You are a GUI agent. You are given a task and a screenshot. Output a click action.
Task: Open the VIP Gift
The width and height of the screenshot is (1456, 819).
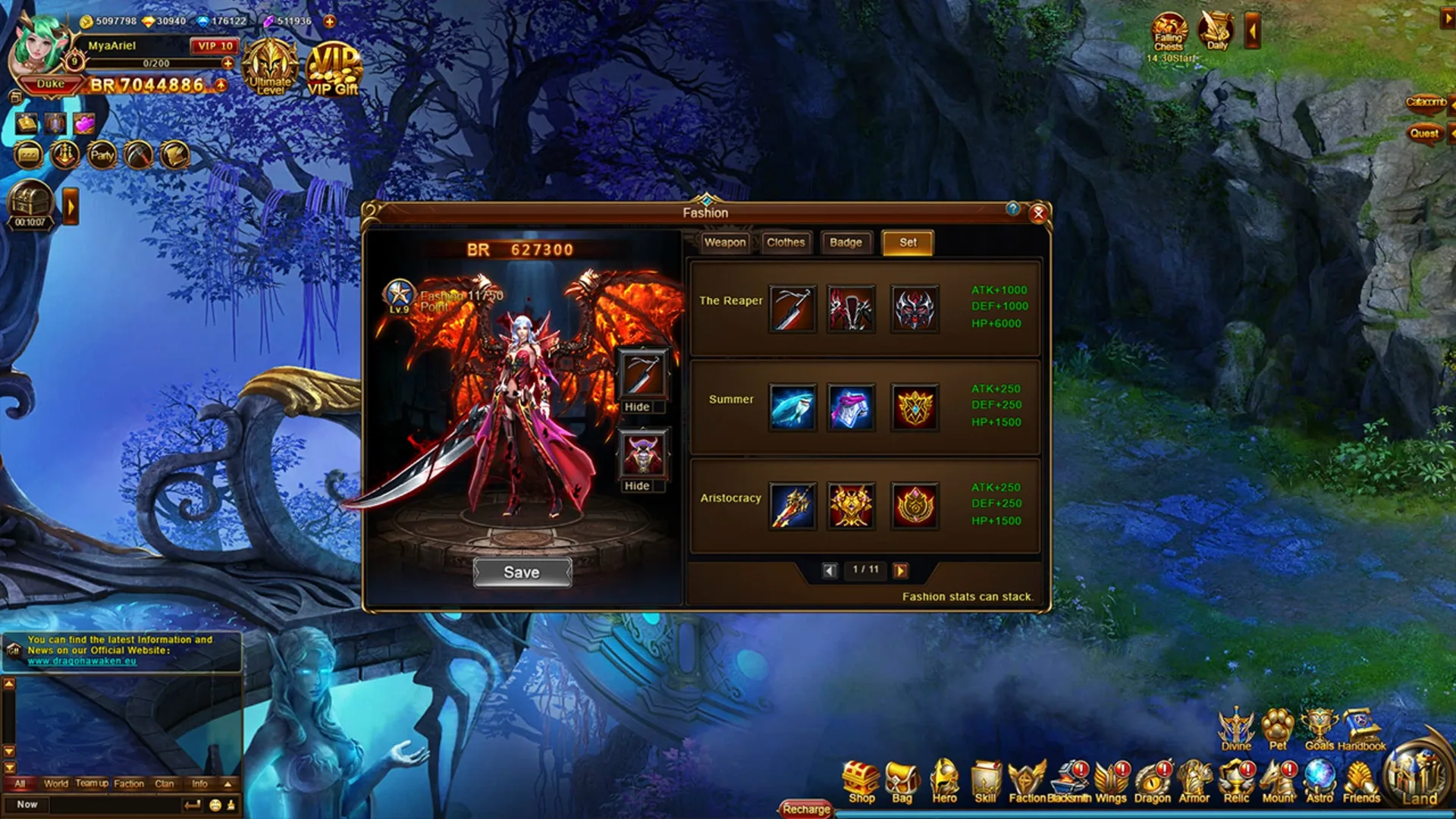coord(334,68)
